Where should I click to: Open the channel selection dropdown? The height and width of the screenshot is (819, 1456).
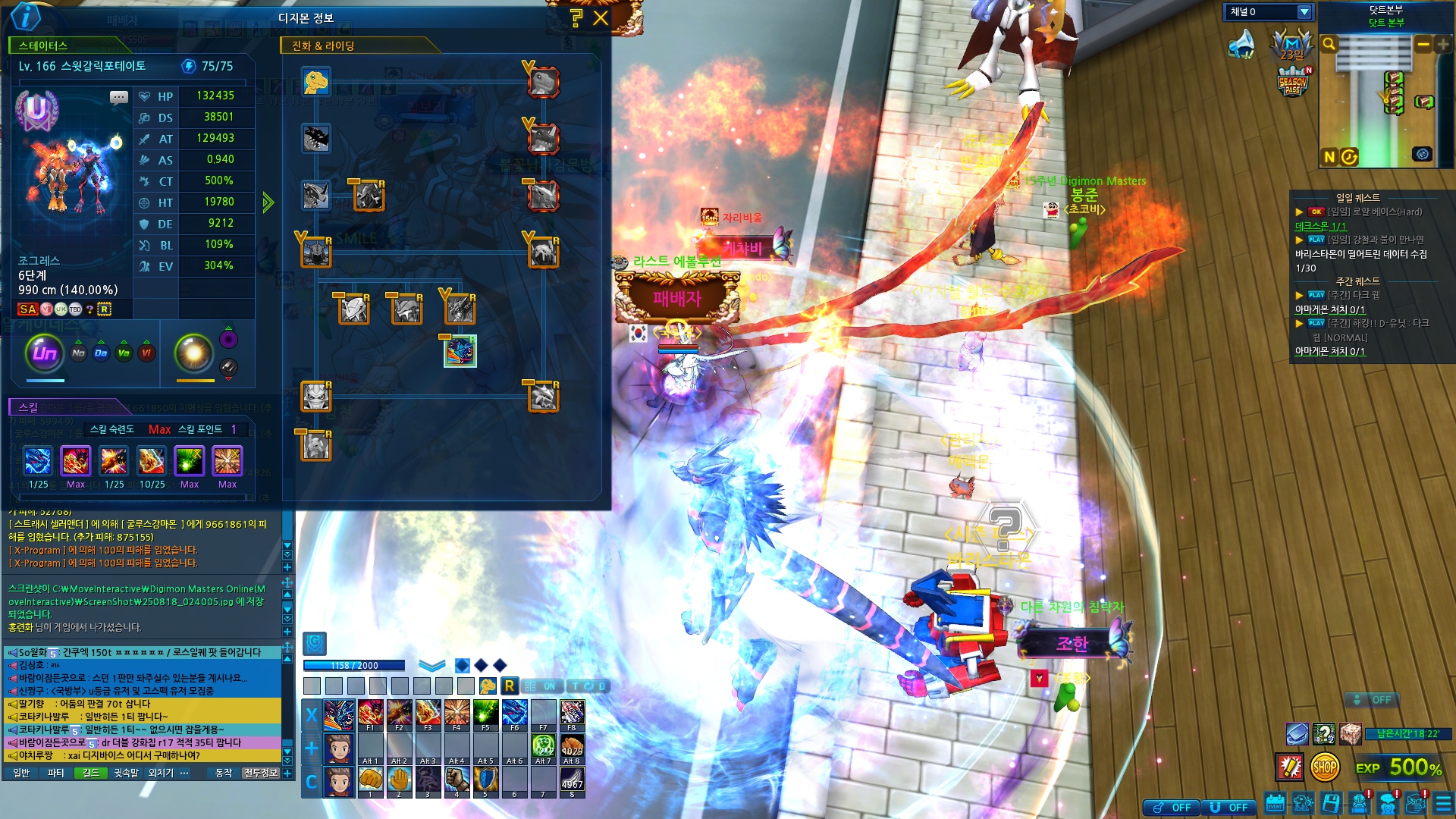(1304, 12)
